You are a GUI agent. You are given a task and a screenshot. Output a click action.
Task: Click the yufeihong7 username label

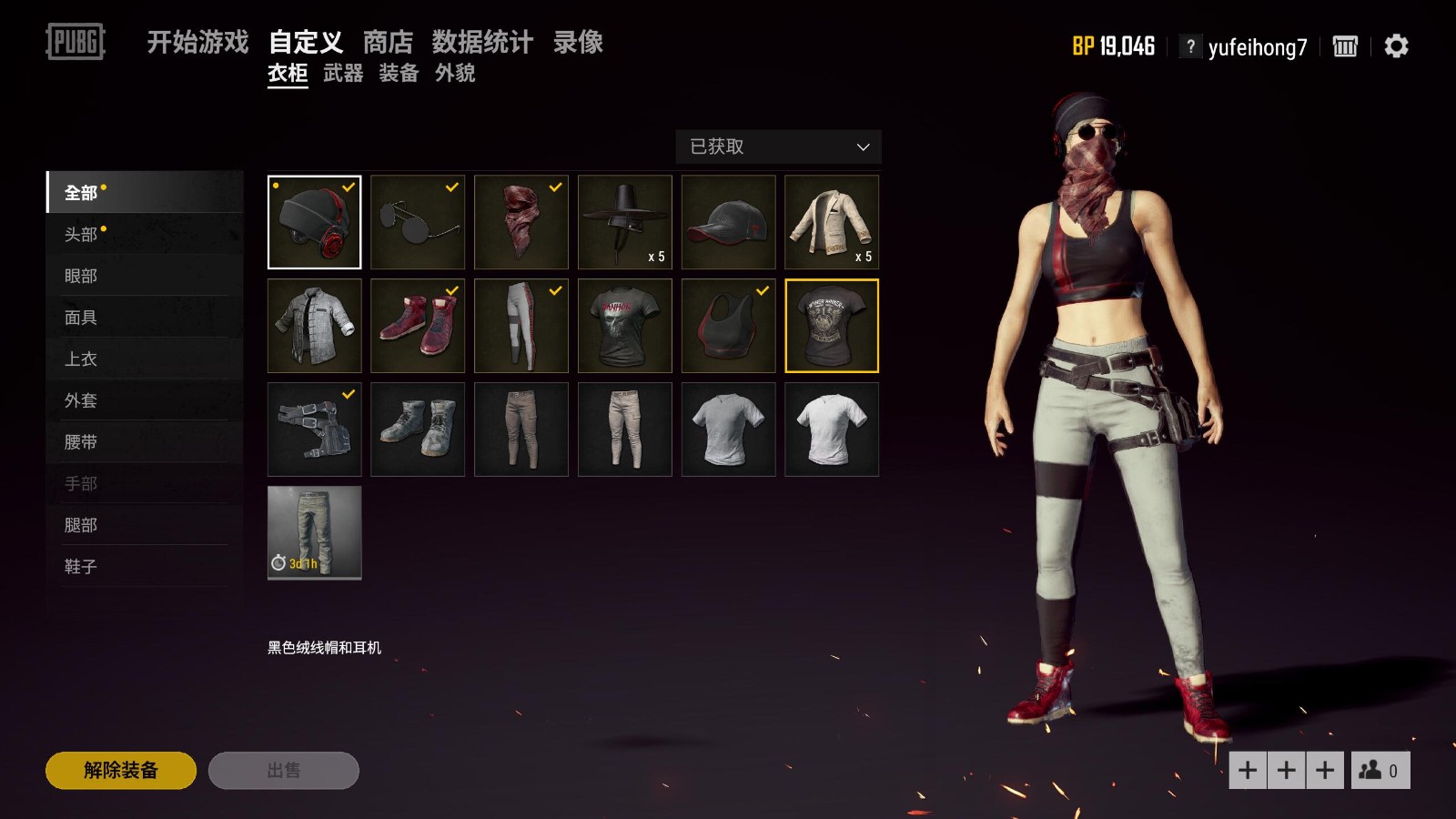1258,46
